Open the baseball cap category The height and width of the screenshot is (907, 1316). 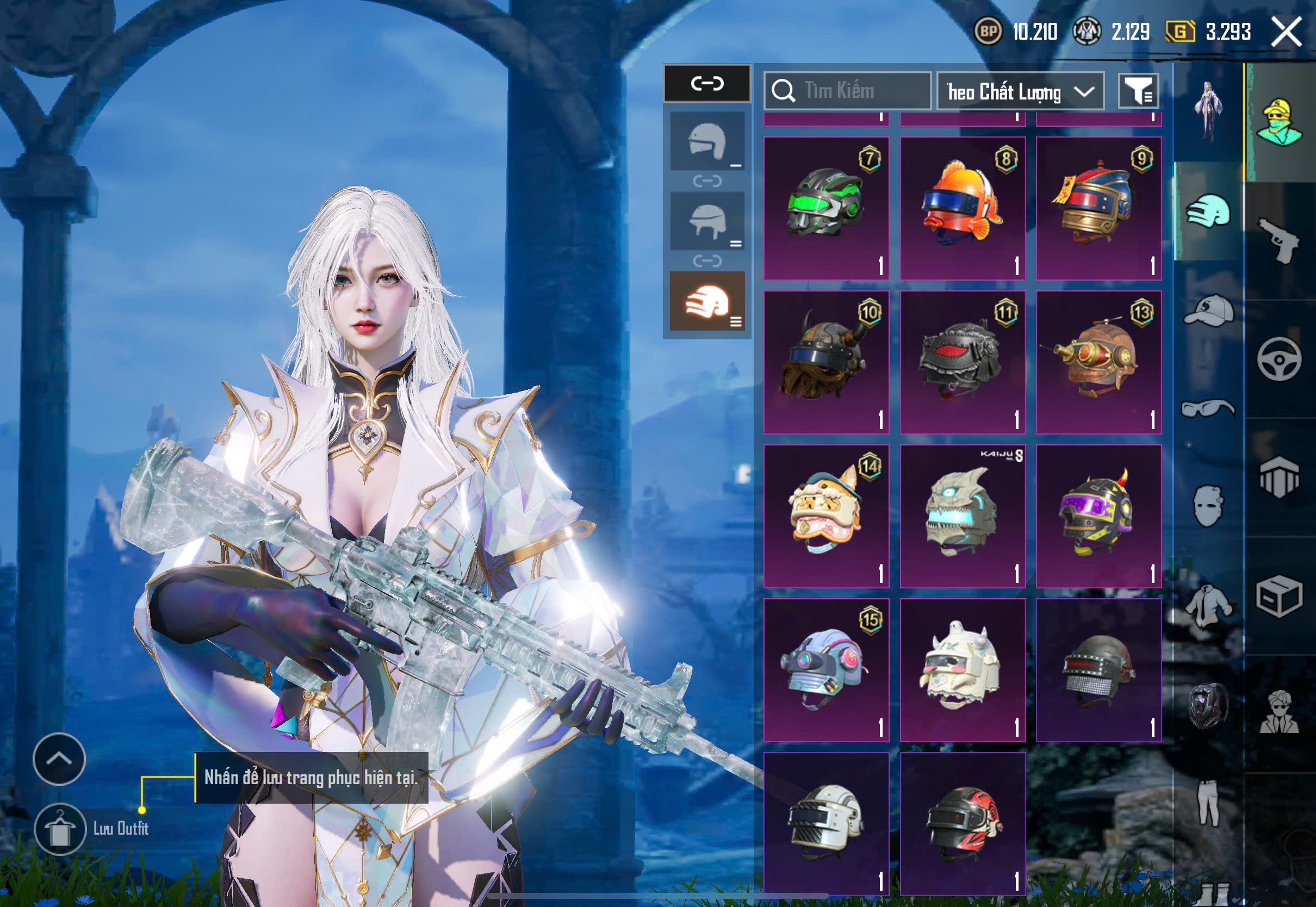click(1208, 310)
